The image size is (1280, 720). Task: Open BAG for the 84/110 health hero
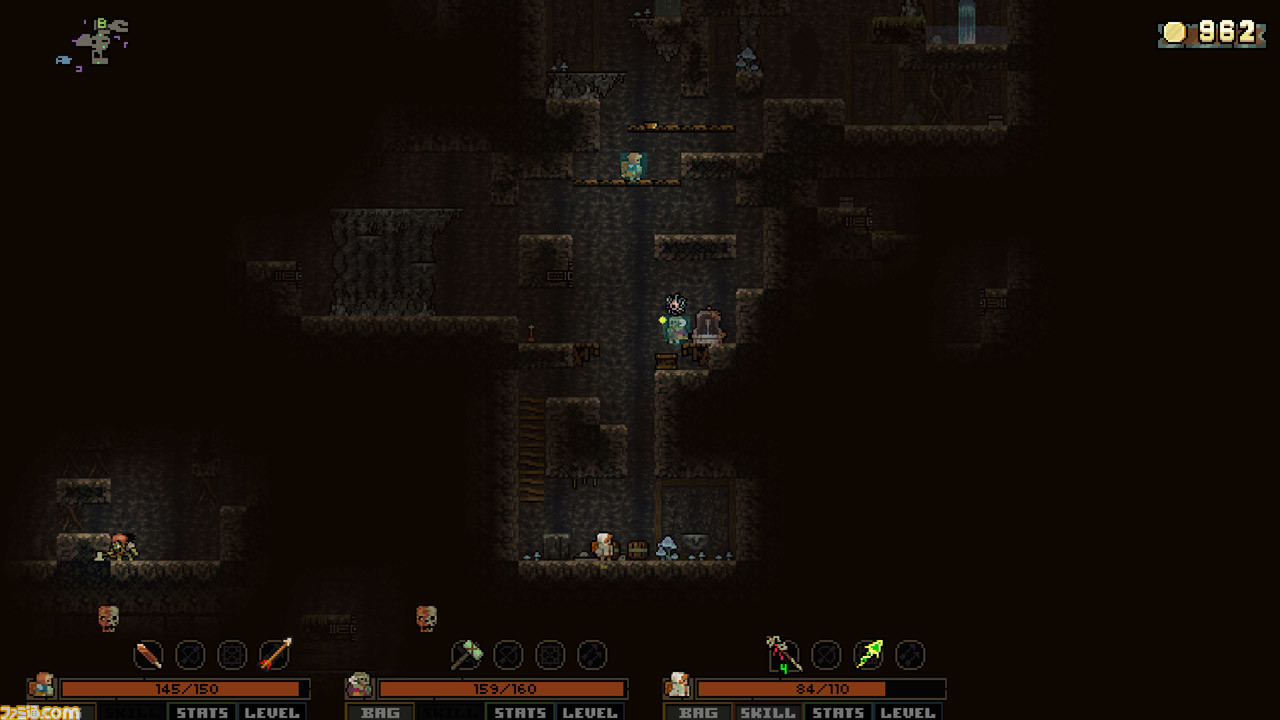[x=698, y=712]
